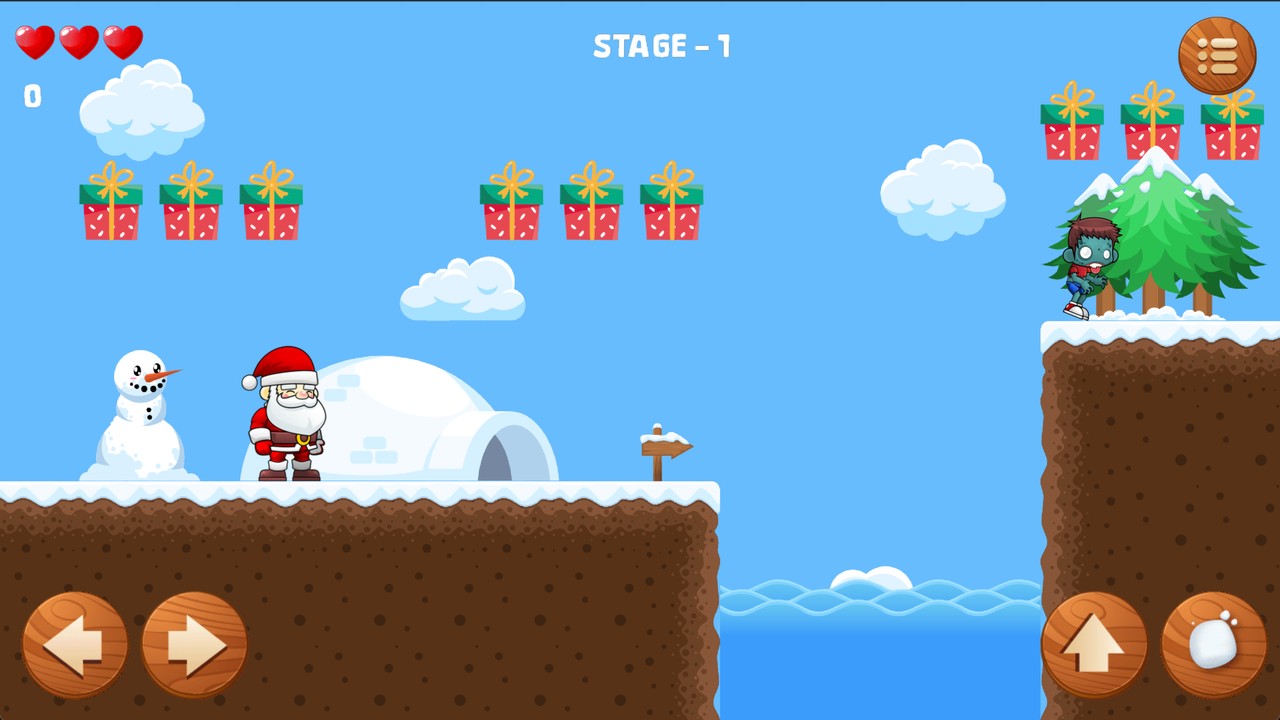
Task: Click the STAGE - 1 title text
Action: tap(662, 46)
